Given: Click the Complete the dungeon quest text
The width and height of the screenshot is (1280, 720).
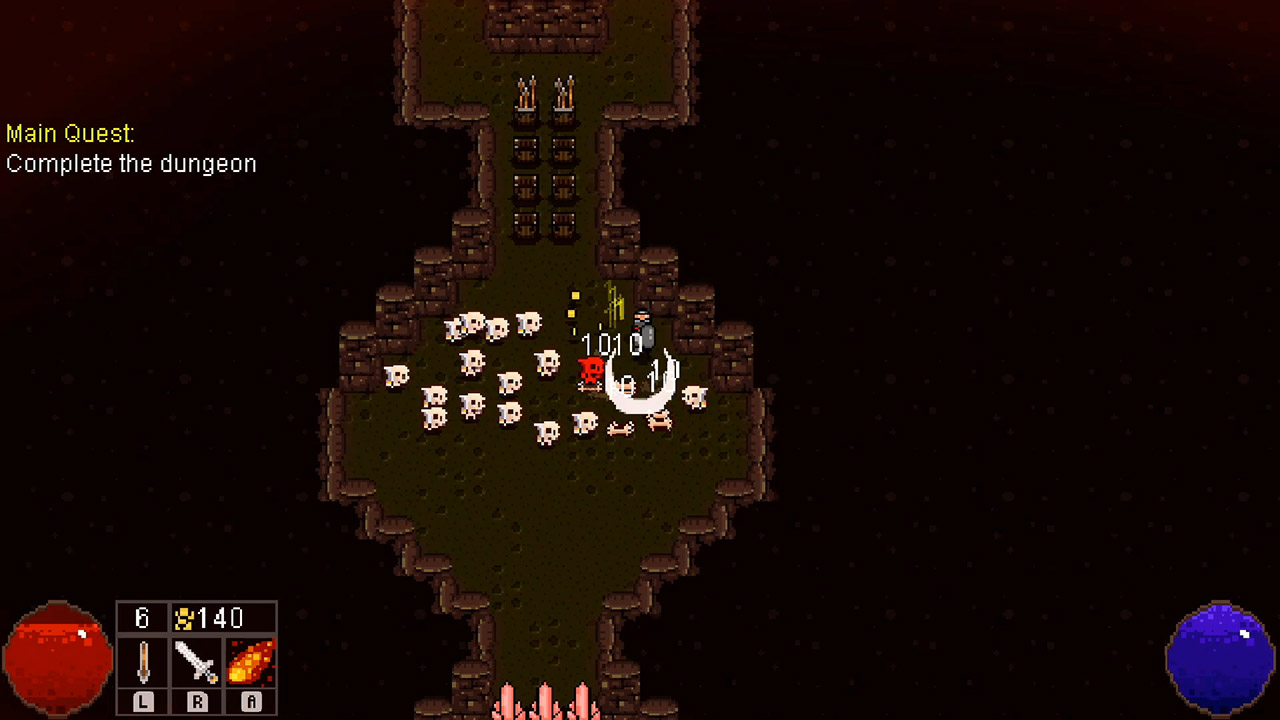Looking at the screenshot, I should tap(131, 164).
